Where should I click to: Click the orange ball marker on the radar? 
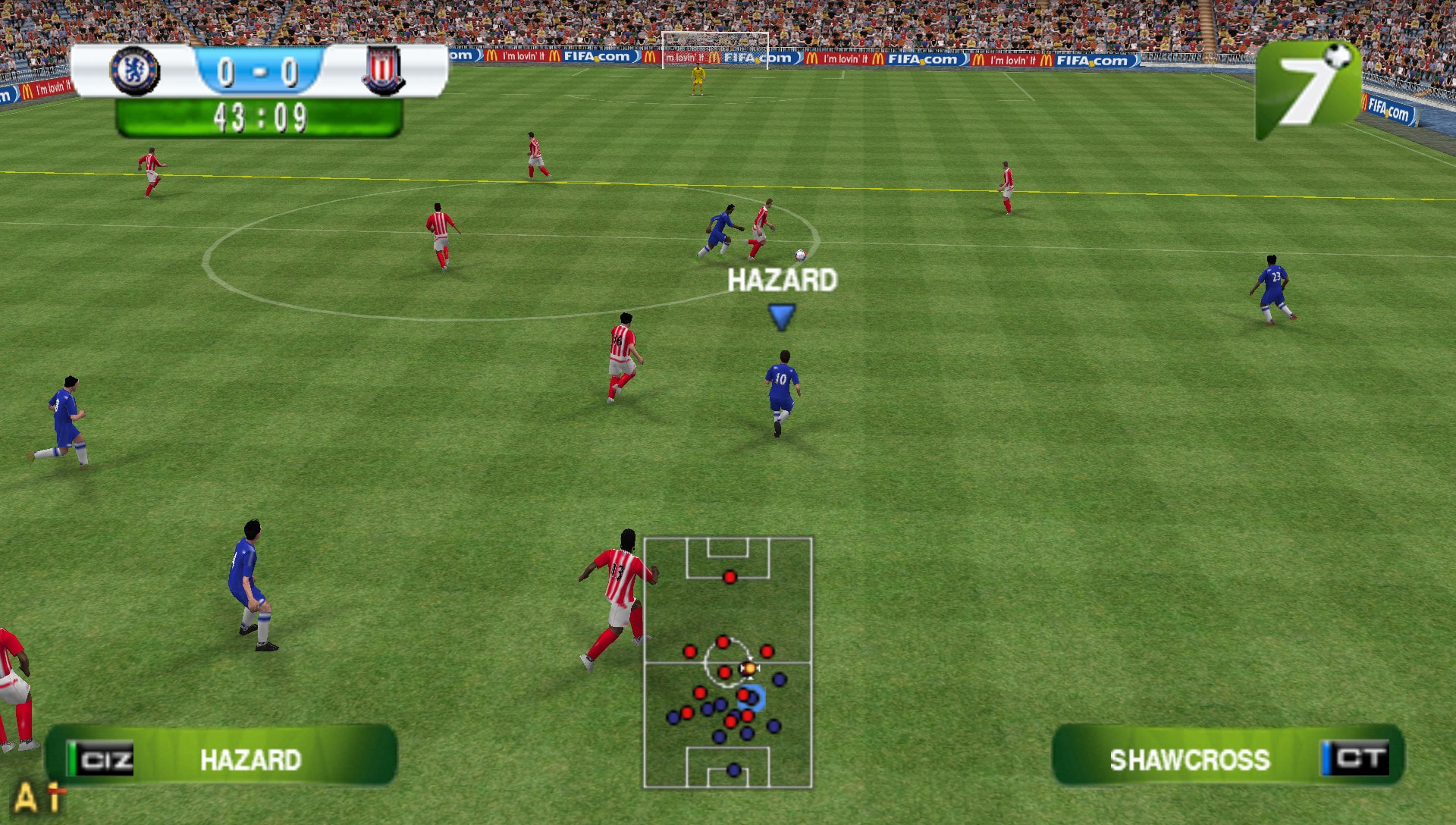(x=748, y=669)
